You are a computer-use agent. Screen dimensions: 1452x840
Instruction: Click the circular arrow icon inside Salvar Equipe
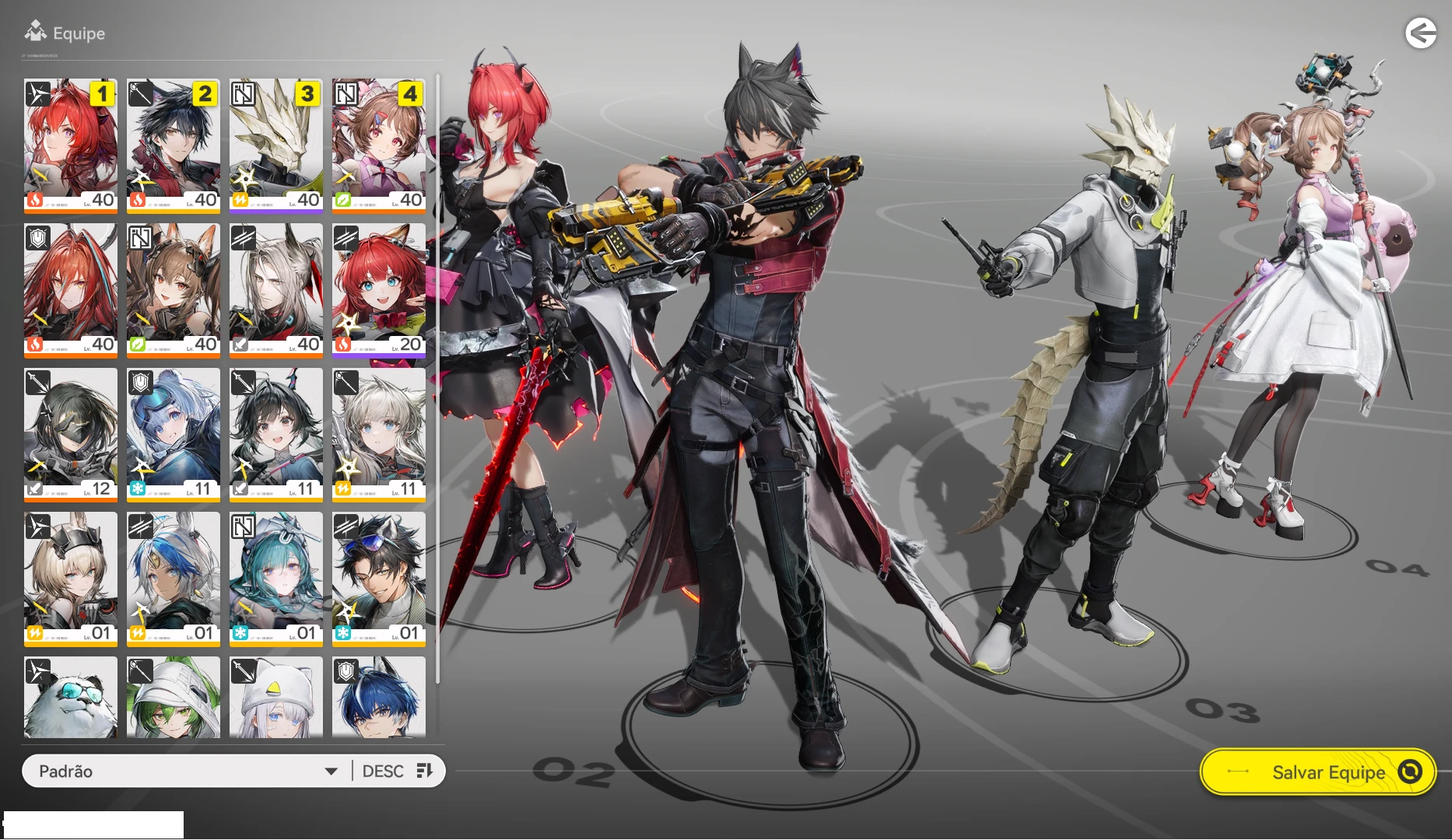[1408, 772]
